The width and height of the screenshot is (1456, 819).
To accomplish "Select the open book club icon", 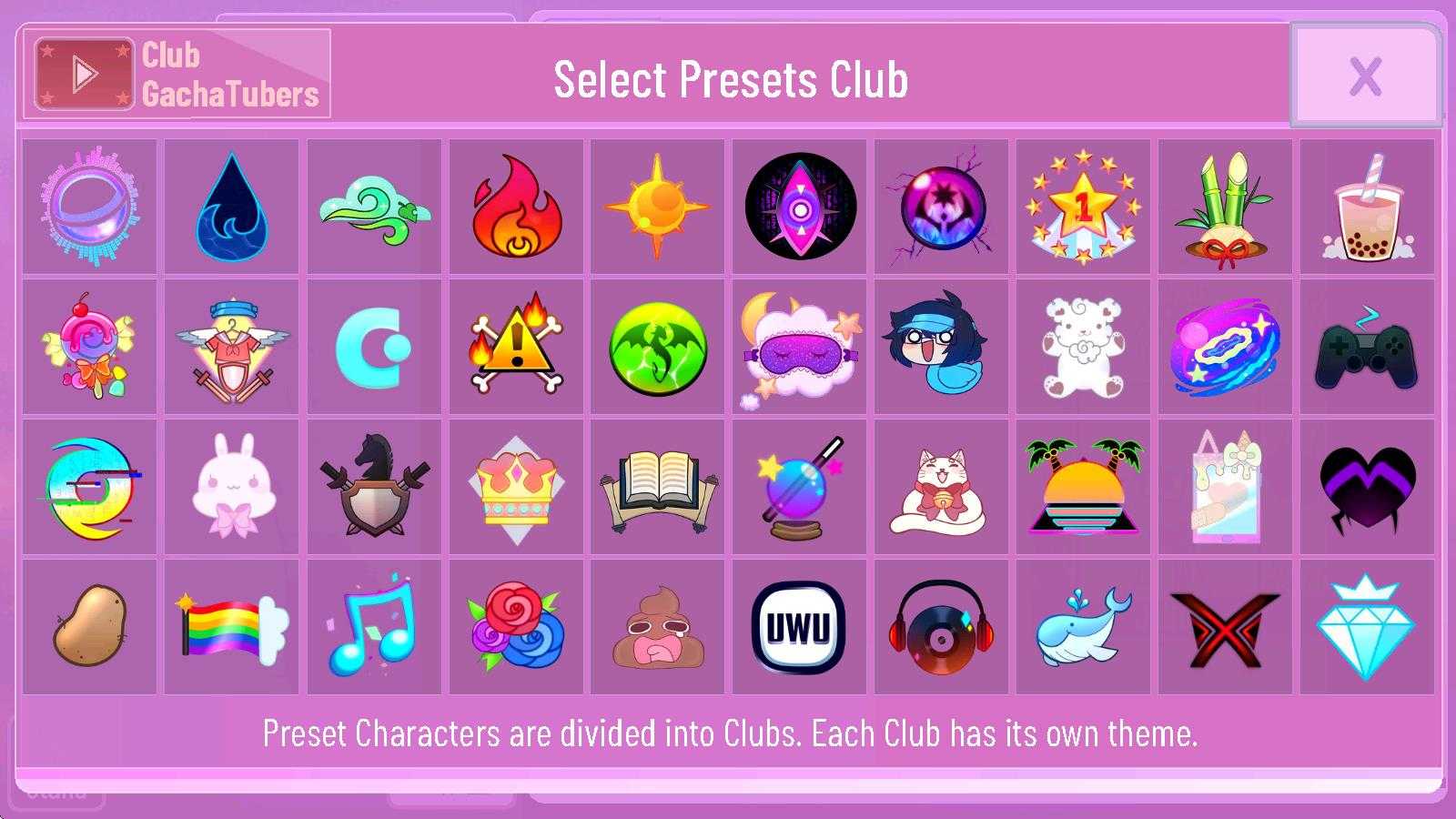I will coord(657,487).
